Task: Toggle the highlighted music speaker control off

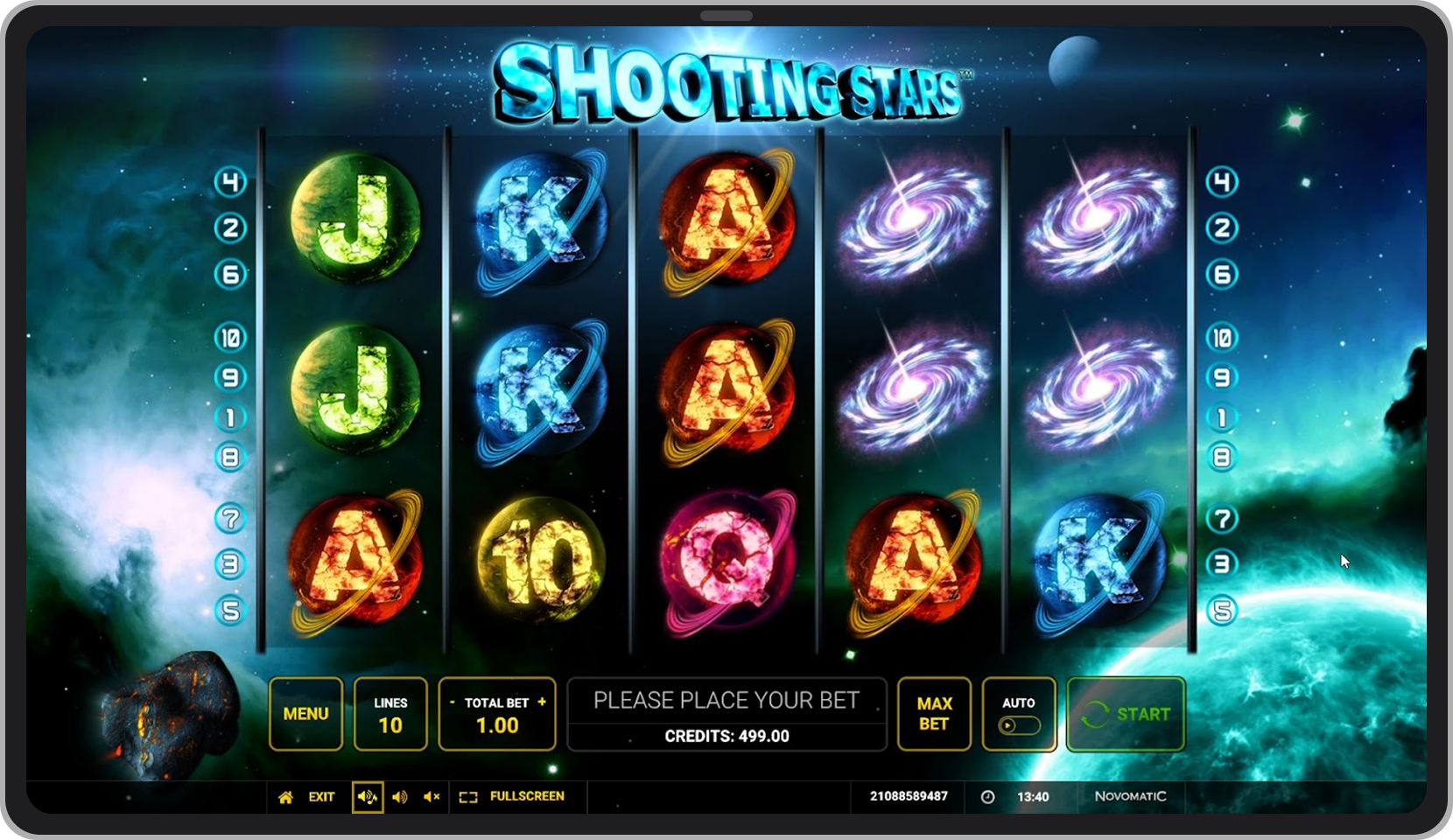Action: click(368, 797)
